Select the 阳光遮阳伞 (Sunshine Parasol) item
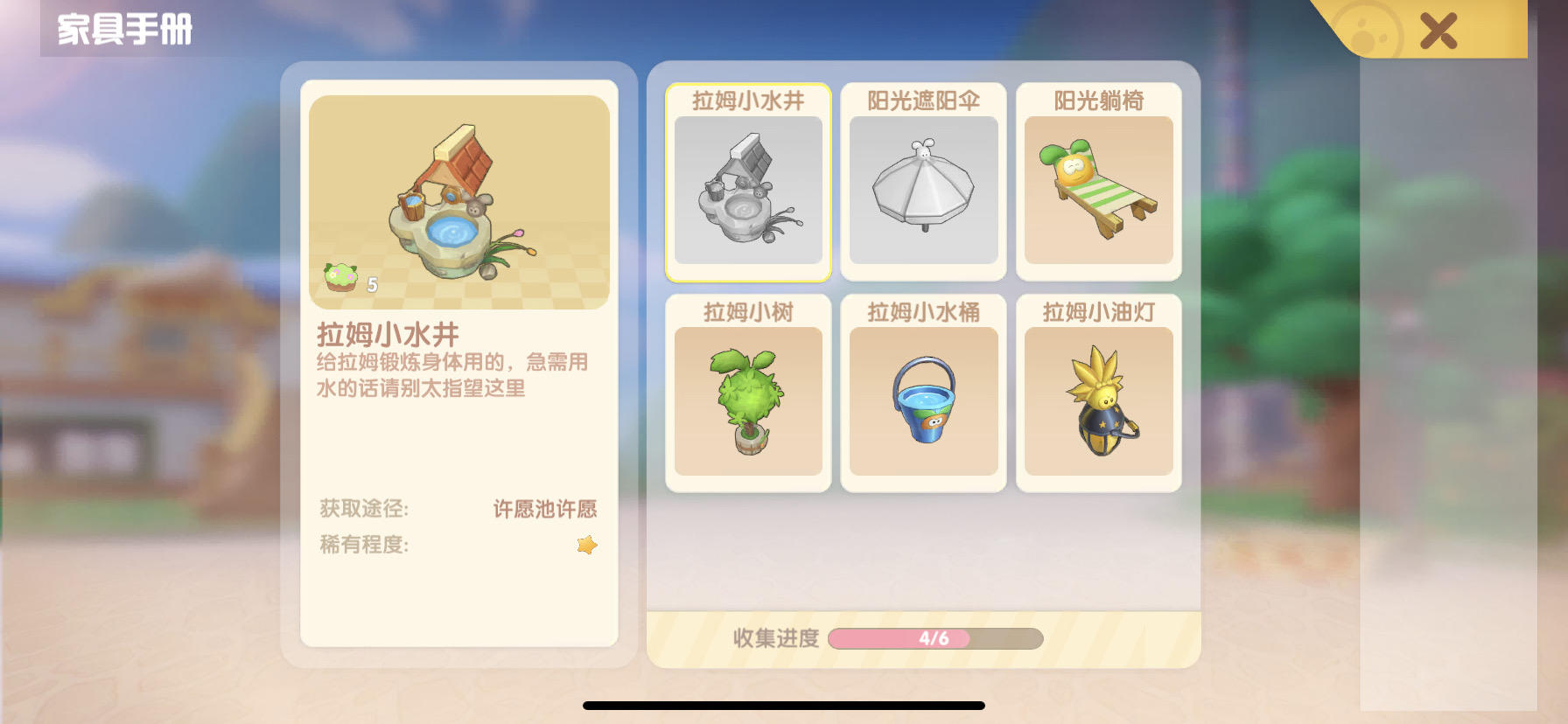This screenshot has height=724, width=1568. pyautogui.click(x=923, y=186)
